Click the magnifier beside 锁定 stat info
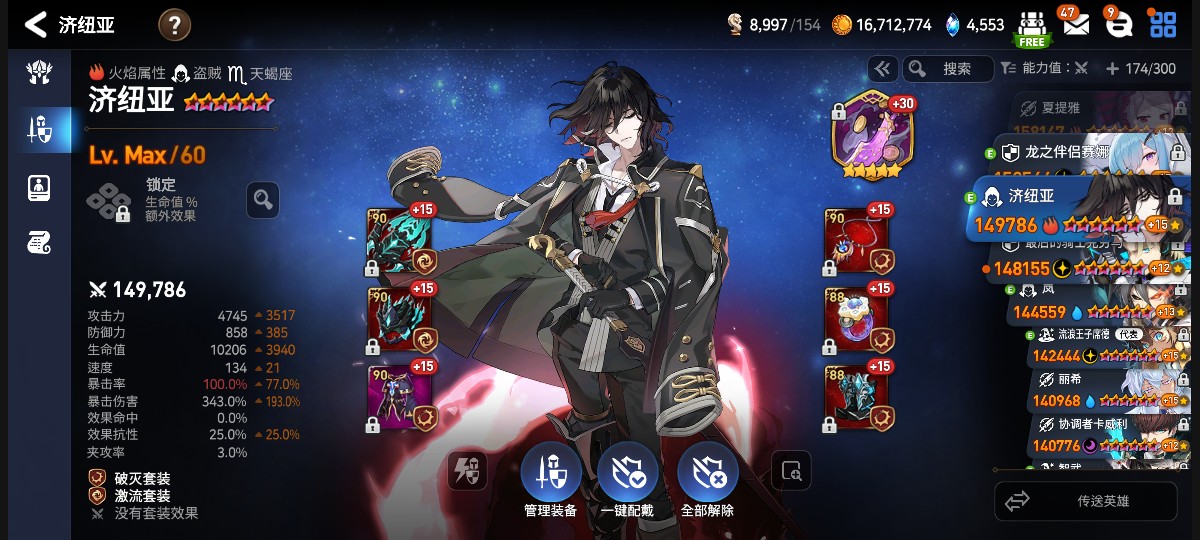The width and height of the screenshot is (1200, 540). tap(263, 200)
